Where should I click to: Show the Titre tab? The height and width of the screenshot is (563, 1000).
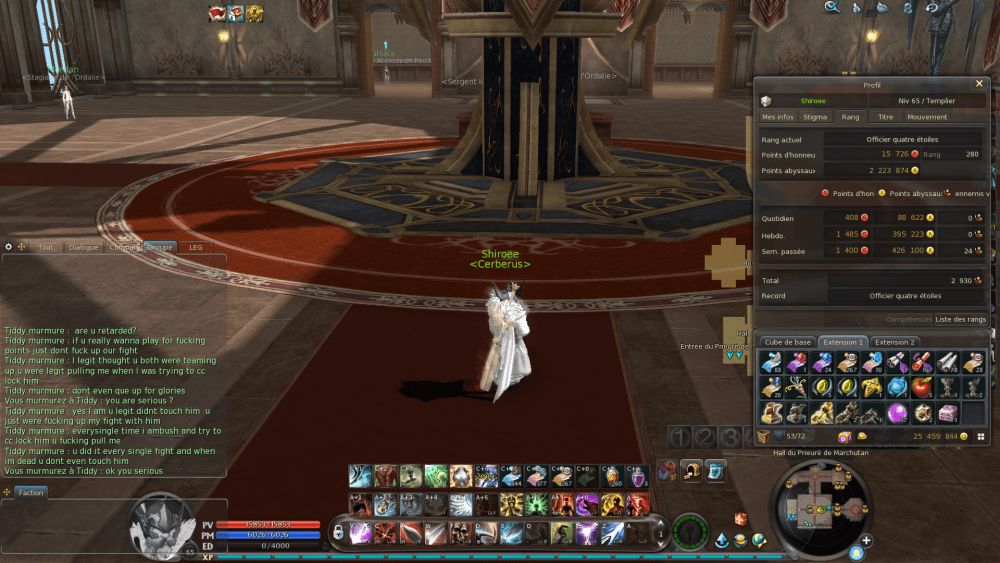pos(885,117)
